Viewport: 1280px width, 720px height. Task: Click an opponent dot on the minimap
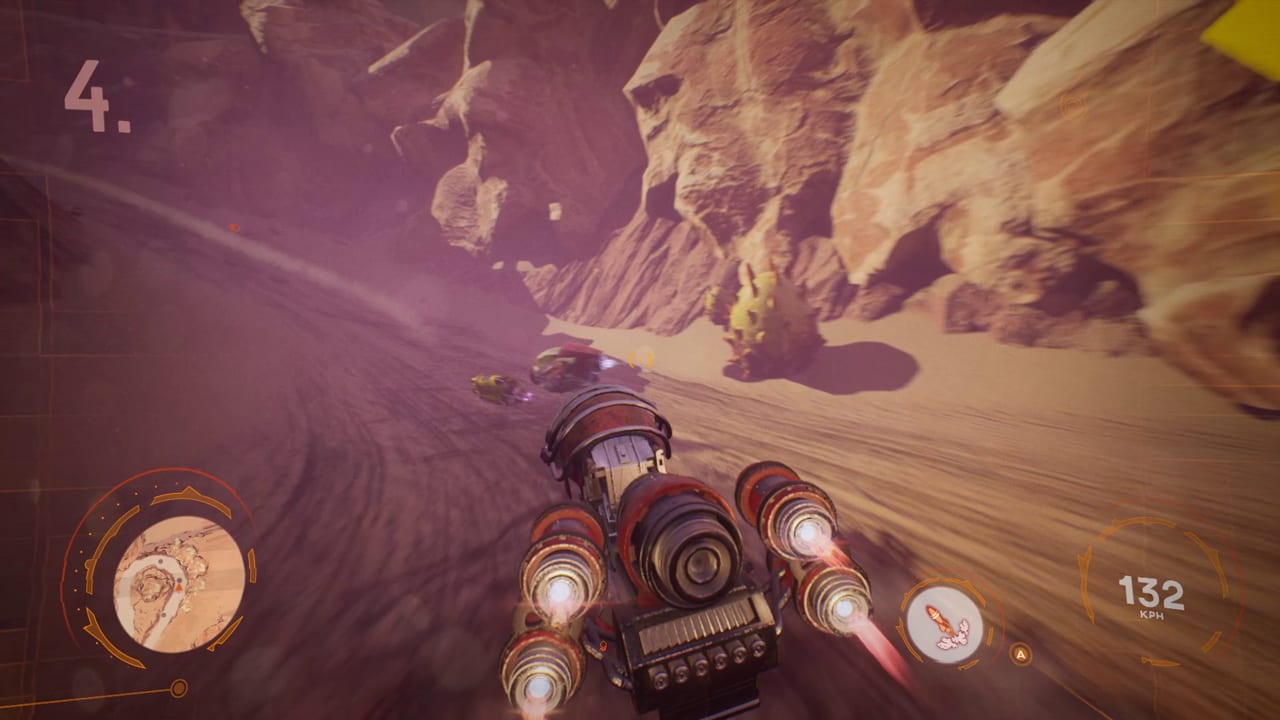[x=160, y=562]
